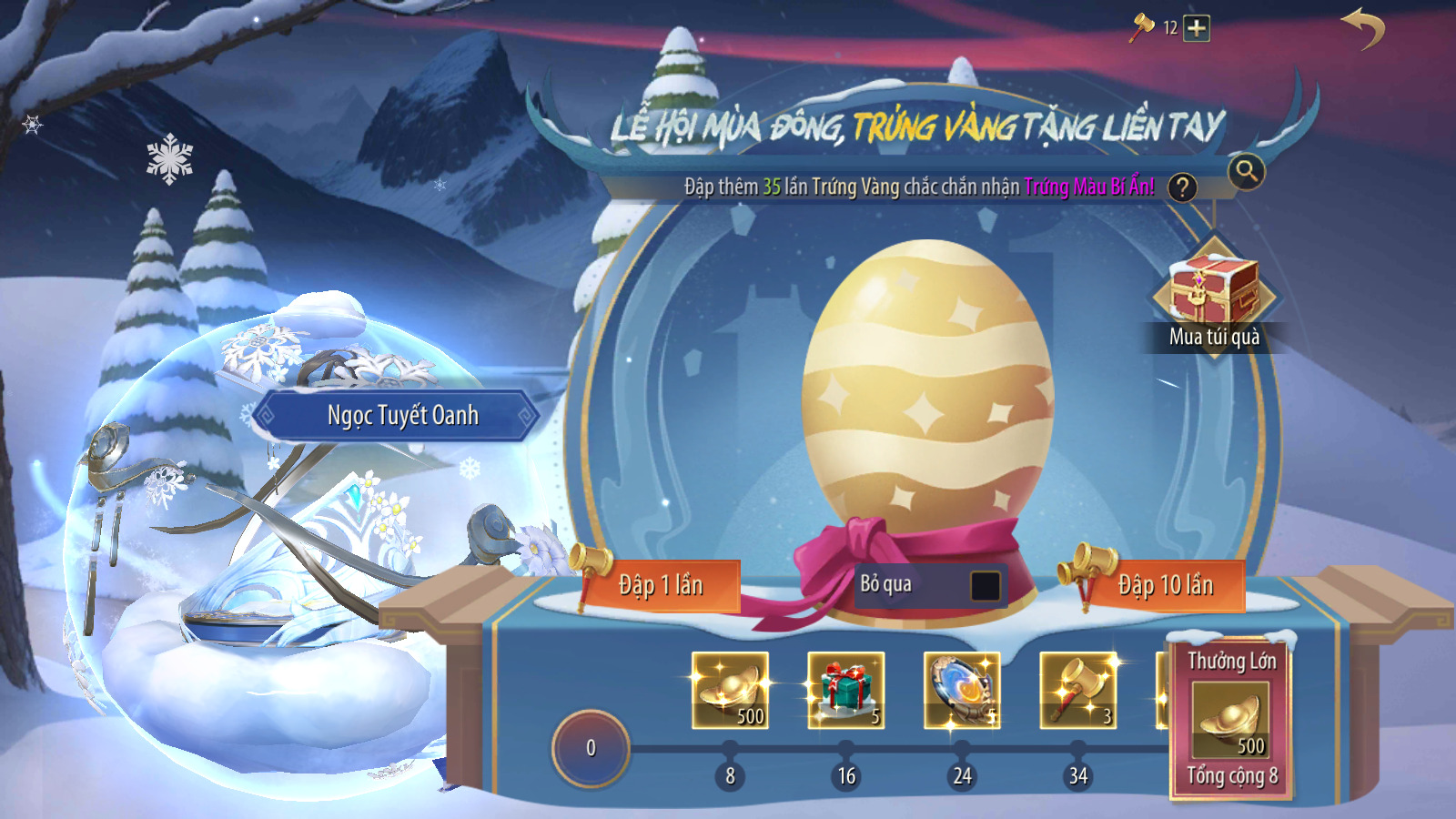Image resolution: width=1456 pixels, height=819 pixels.
Task: Tick the Bỏ qua skip checkbox
Action: point(985,585)
